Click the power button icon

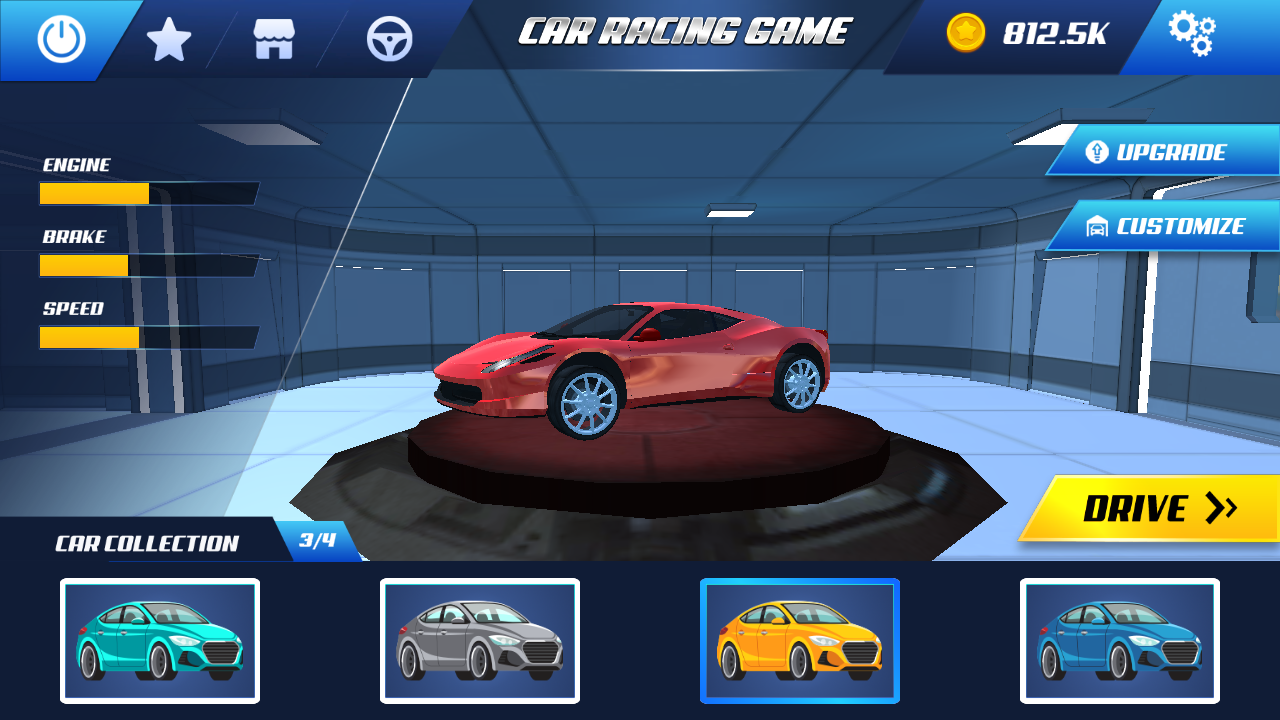pos(60,38)
